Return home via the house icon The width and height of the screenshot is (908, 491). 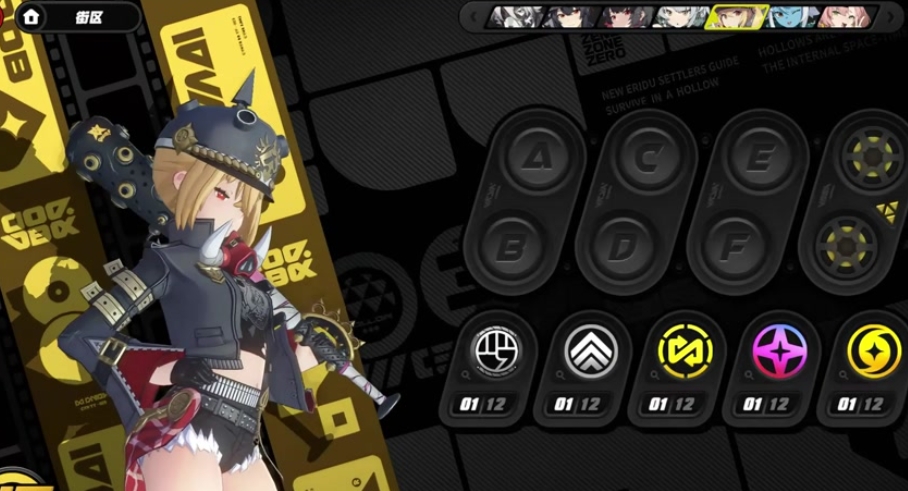(31, 16)
